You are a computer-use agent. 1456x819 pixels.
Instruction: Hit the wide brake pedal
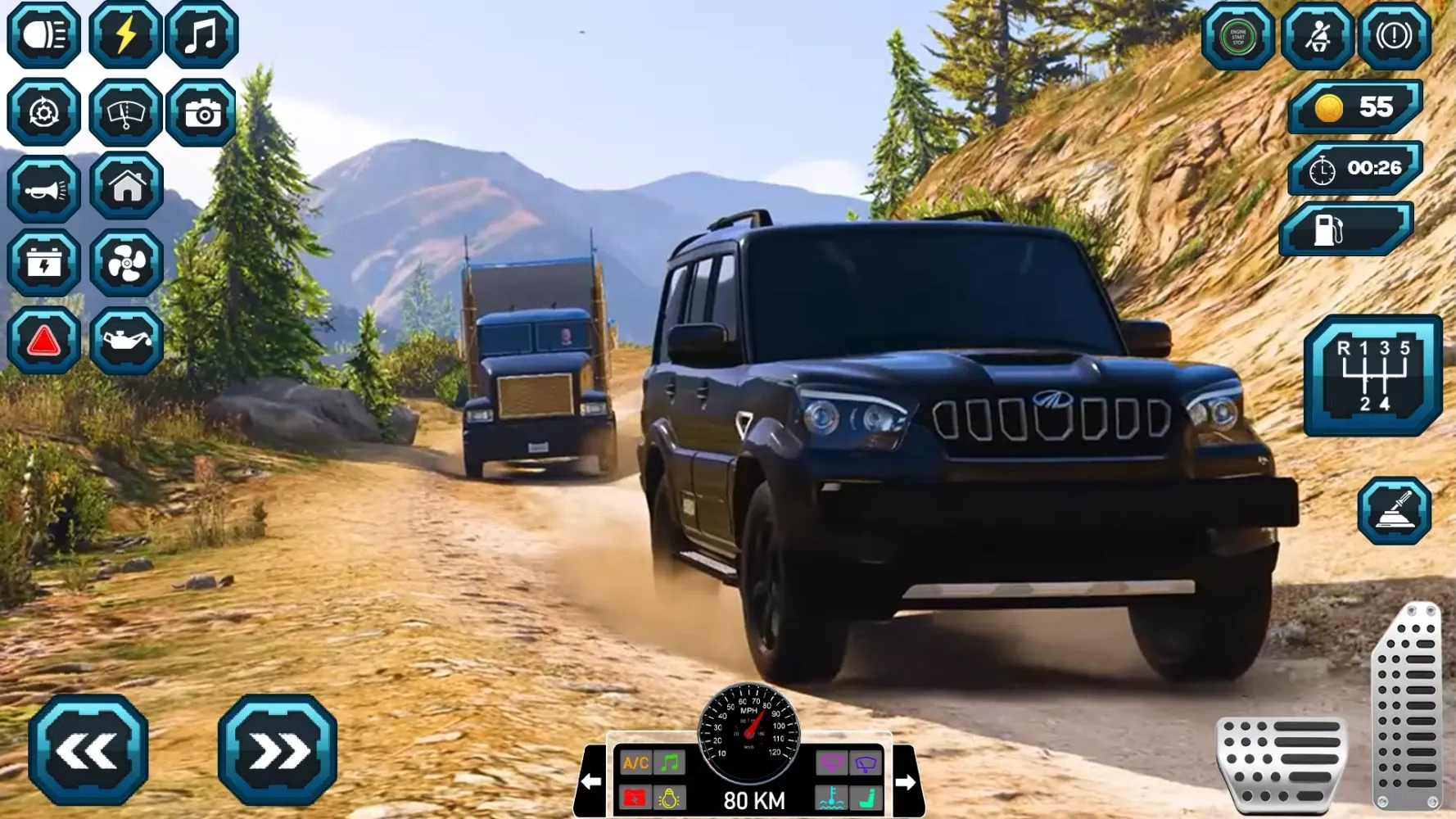[1282, 763]
